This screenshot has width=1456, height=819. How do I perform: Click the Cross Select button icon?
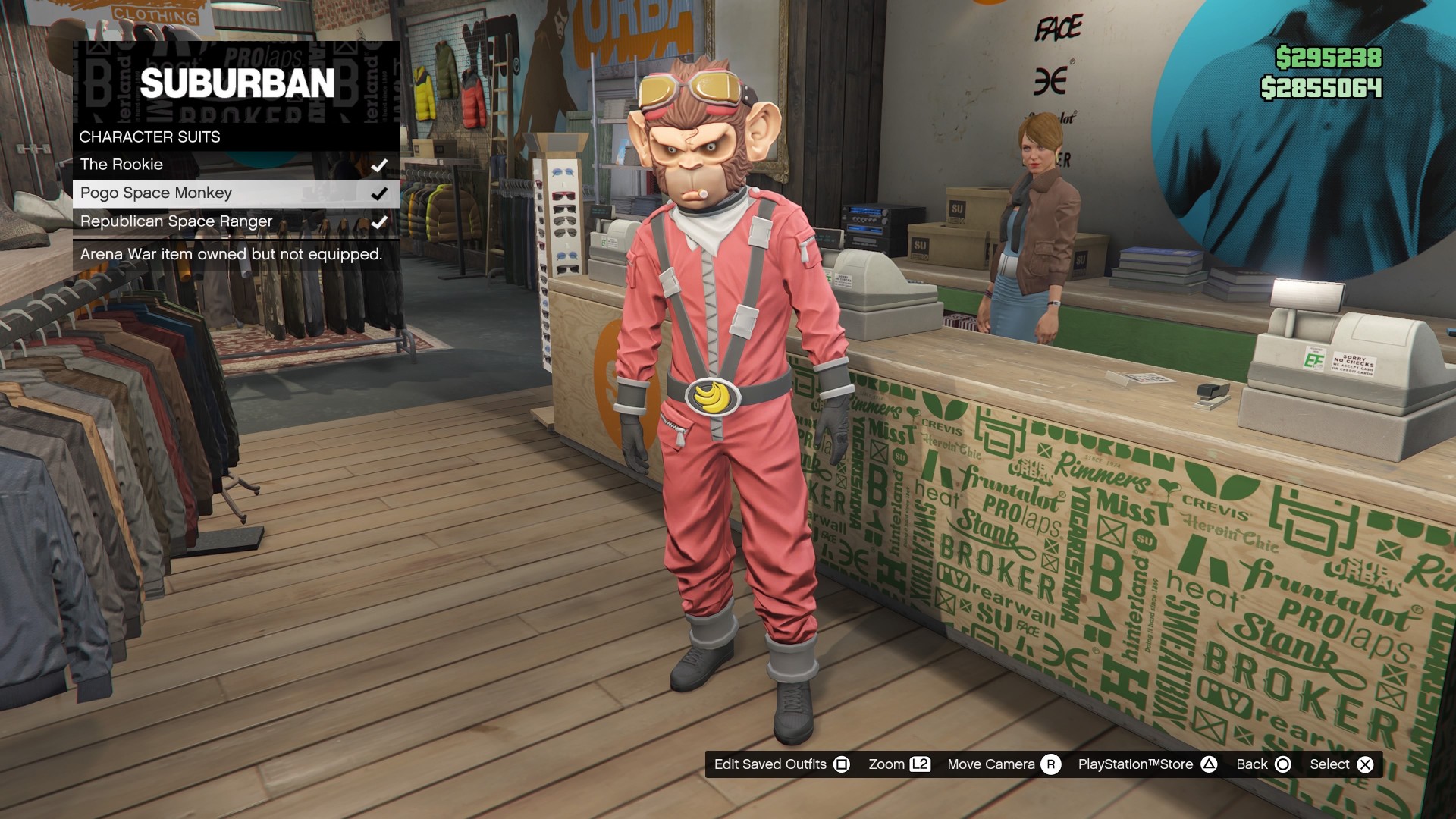1365,764
